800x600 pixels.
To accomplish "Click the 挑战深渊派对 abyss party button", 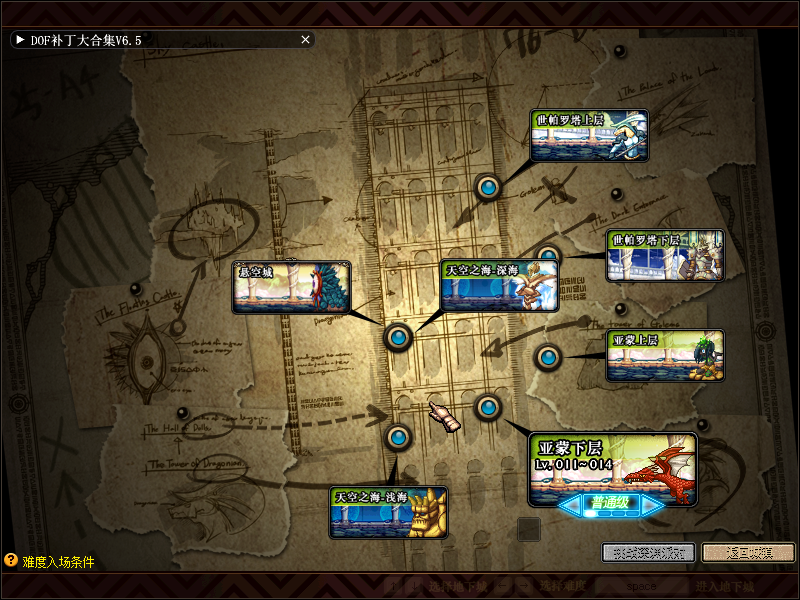I will 648,552.
